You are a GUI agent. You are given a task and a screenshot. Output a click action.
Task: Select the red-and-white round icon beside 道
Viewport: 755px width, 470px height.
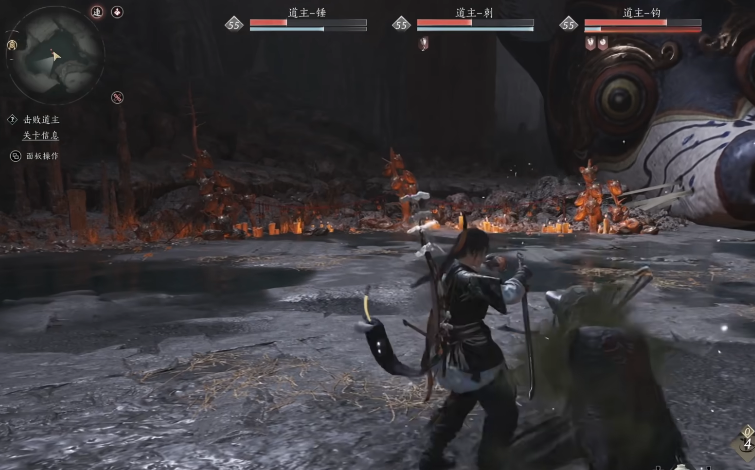(x=117, y=12)
